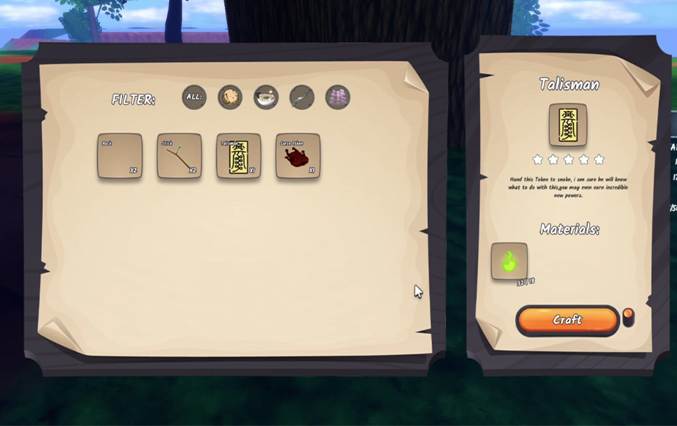Click the green flame material slot

509,262
